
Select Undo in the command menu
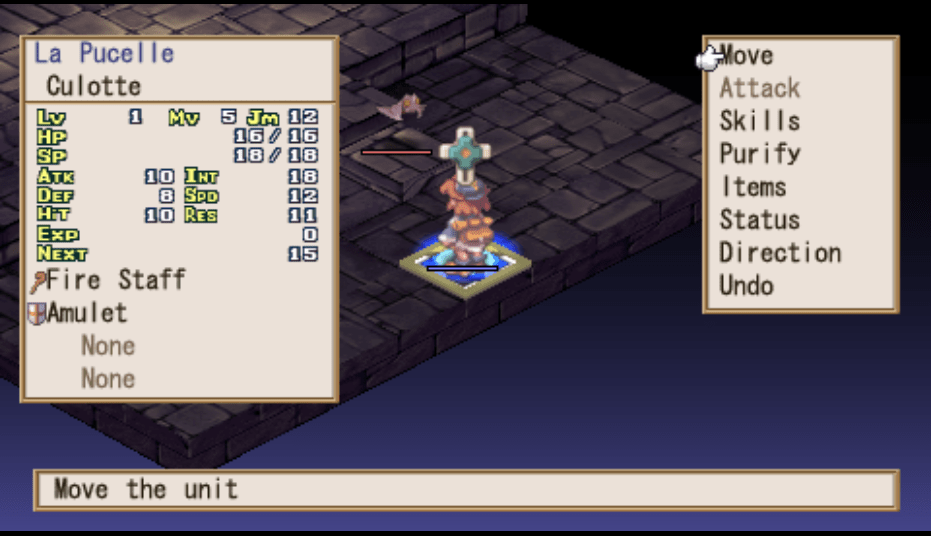tap(746, 286)
